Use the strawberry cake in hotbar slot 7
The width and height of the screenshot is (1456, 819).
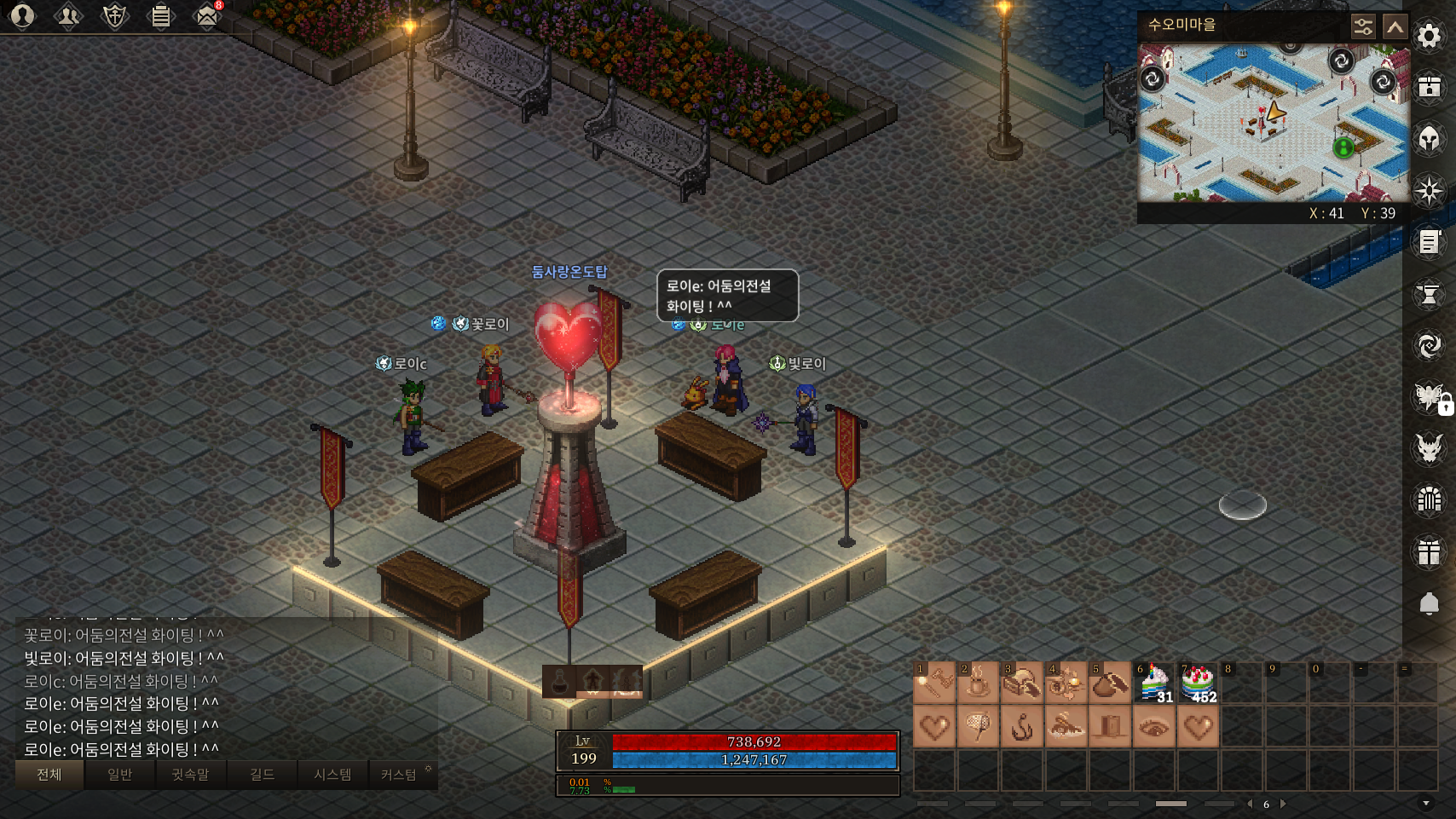[1199, 683]
